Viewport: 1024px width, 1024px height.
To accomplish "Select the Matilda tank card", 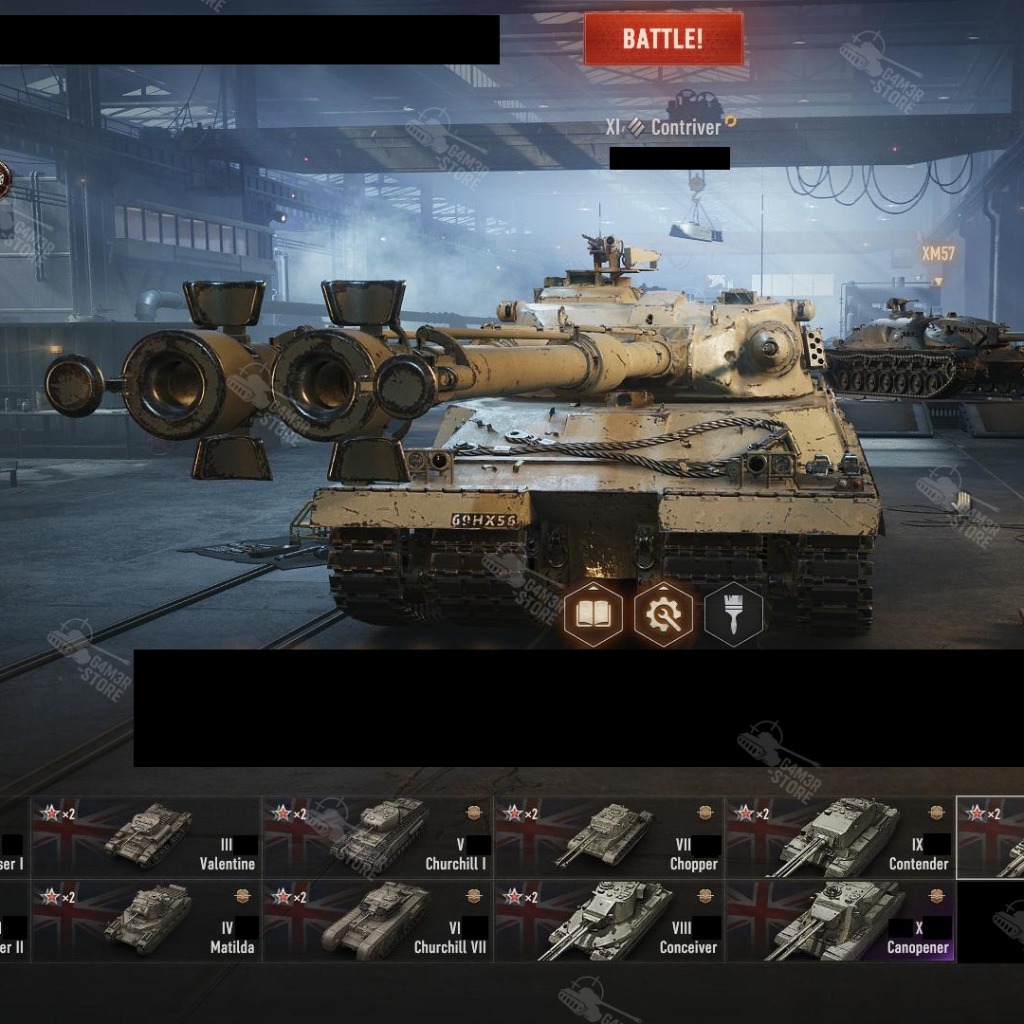I will point(146,921).
